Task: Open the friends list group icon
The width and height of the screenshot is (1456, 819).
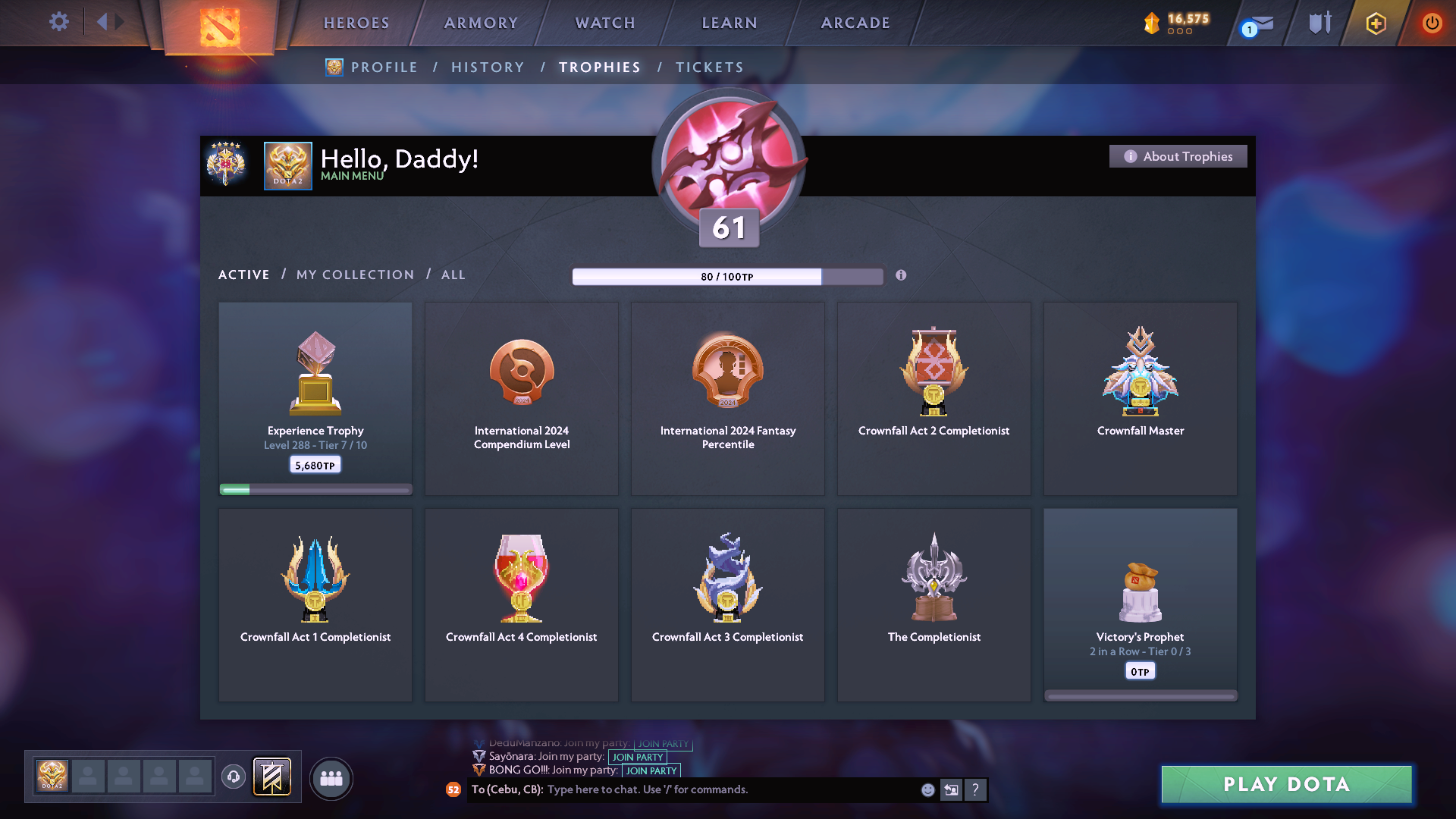Action: pos(331,777)
